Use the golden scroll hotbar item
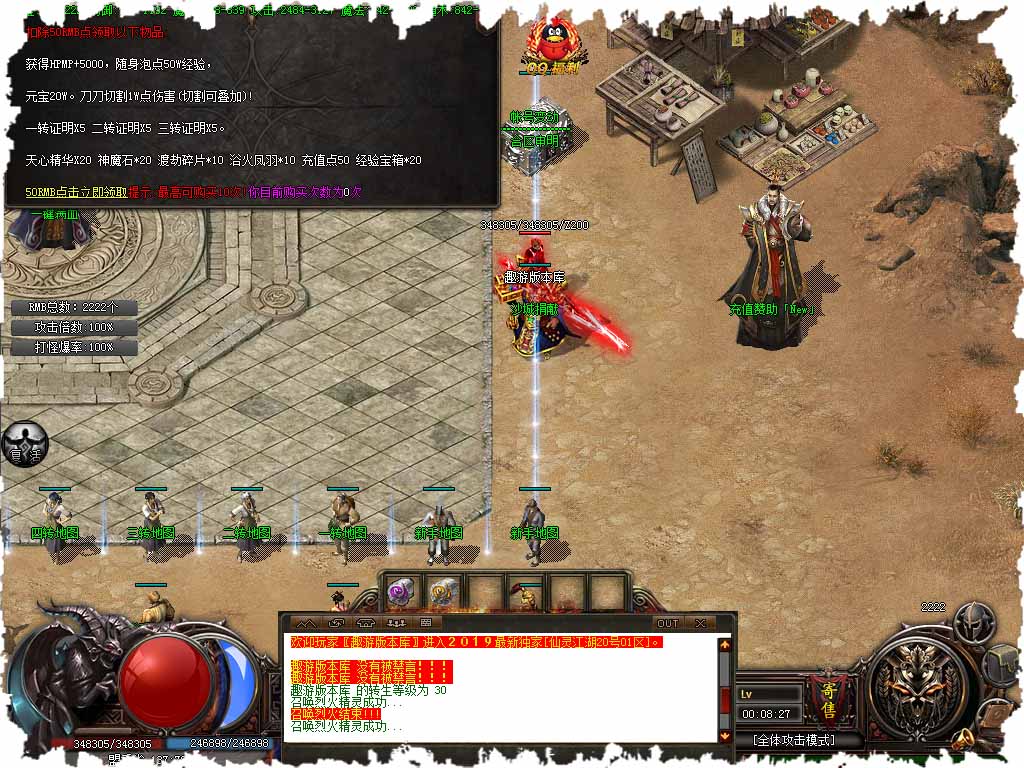 443,593
